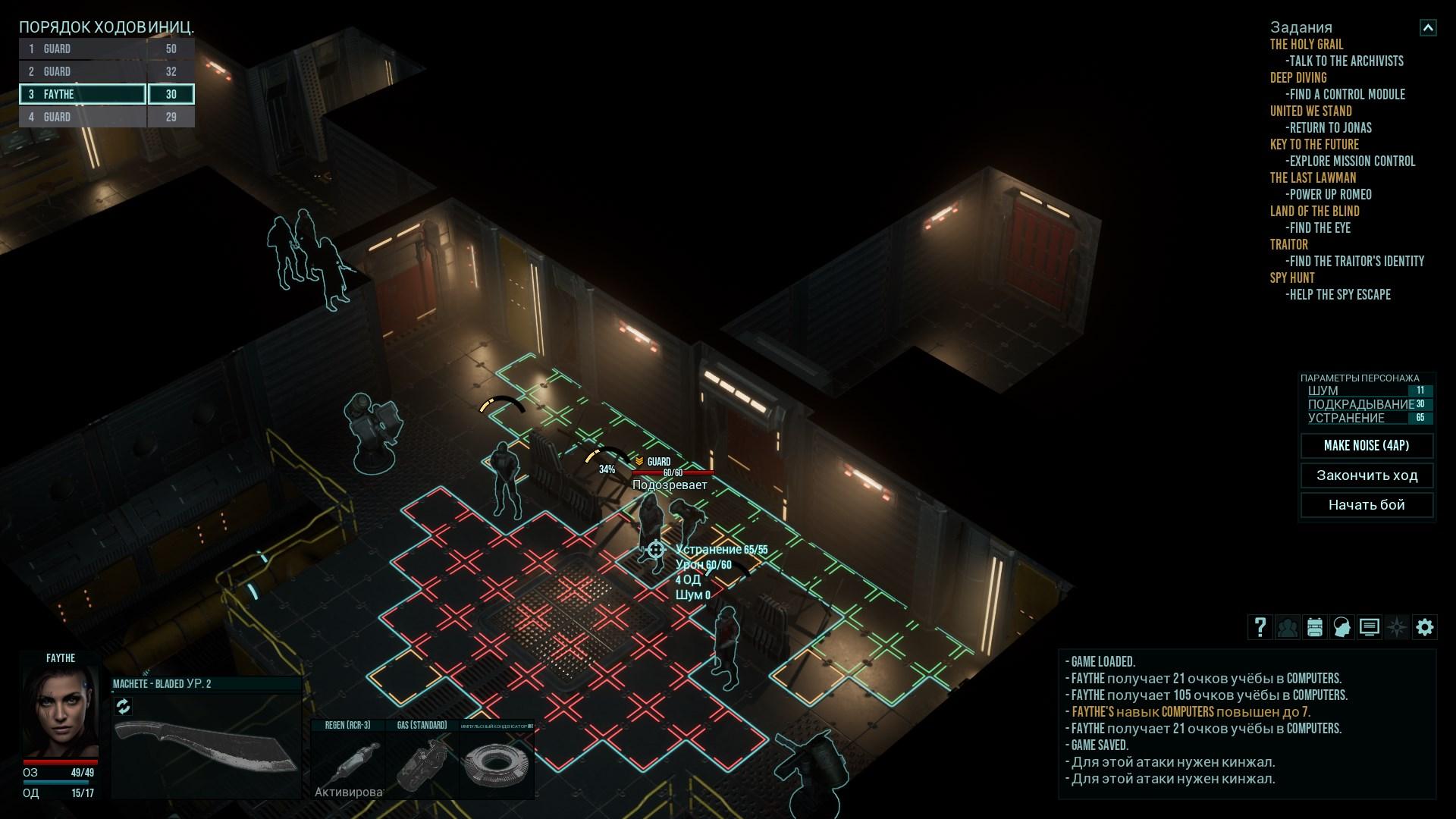Screen dimensions: 1456x819
Task: Open the Spy Hunt quest entry
Action: coord(1292,278)
